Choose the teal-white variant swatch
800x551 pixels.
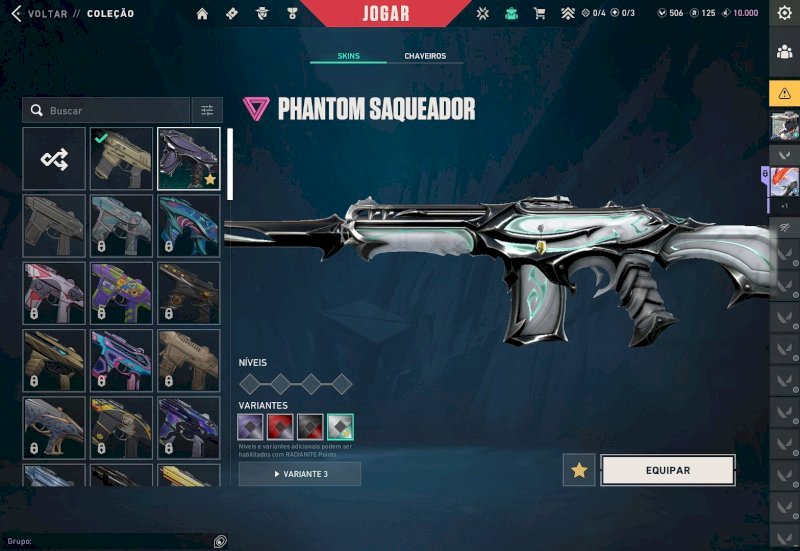click(340, 427)
